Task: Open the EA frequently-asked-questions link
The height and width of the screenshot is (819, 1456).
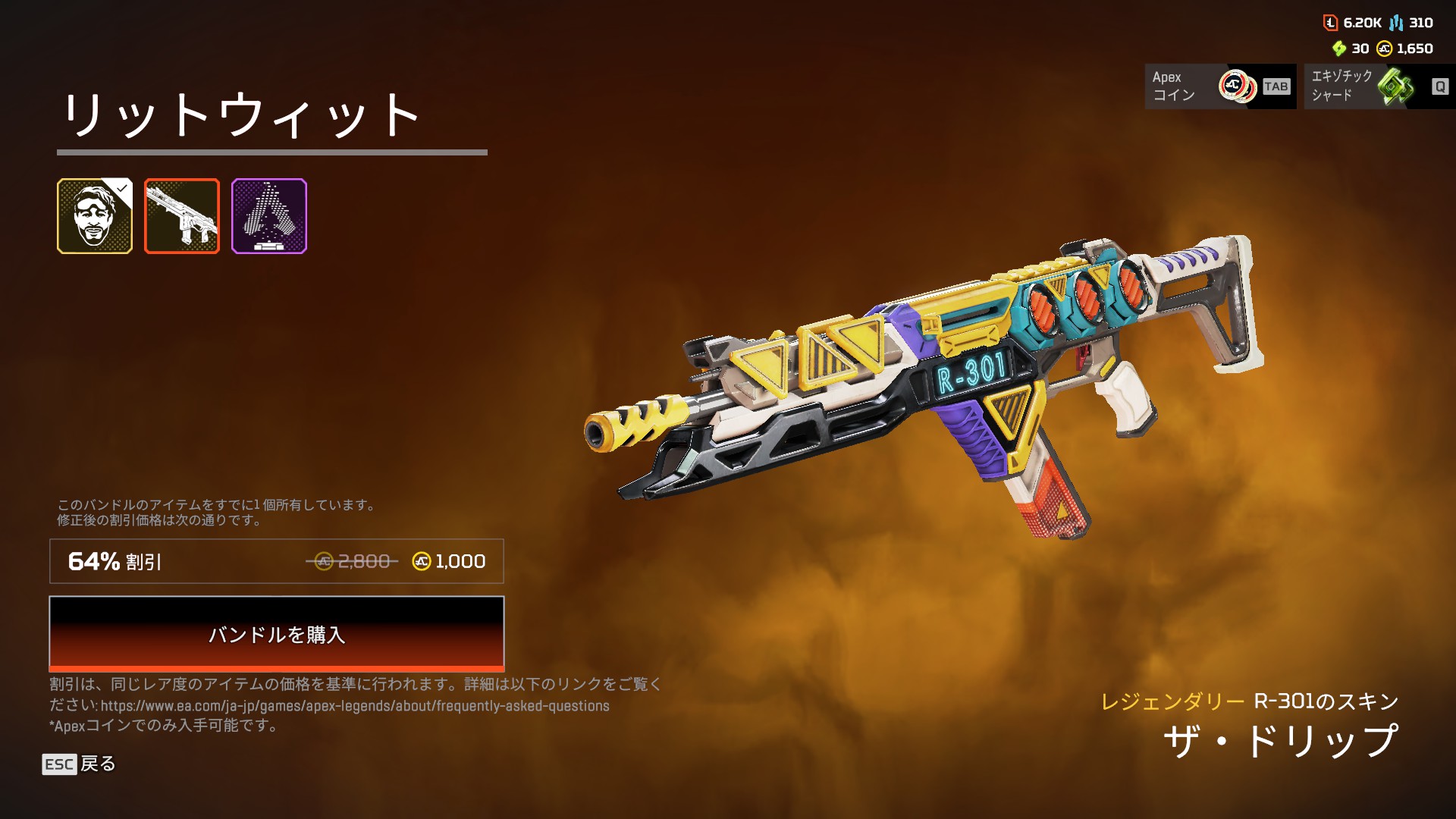Action: coord(355,706)
